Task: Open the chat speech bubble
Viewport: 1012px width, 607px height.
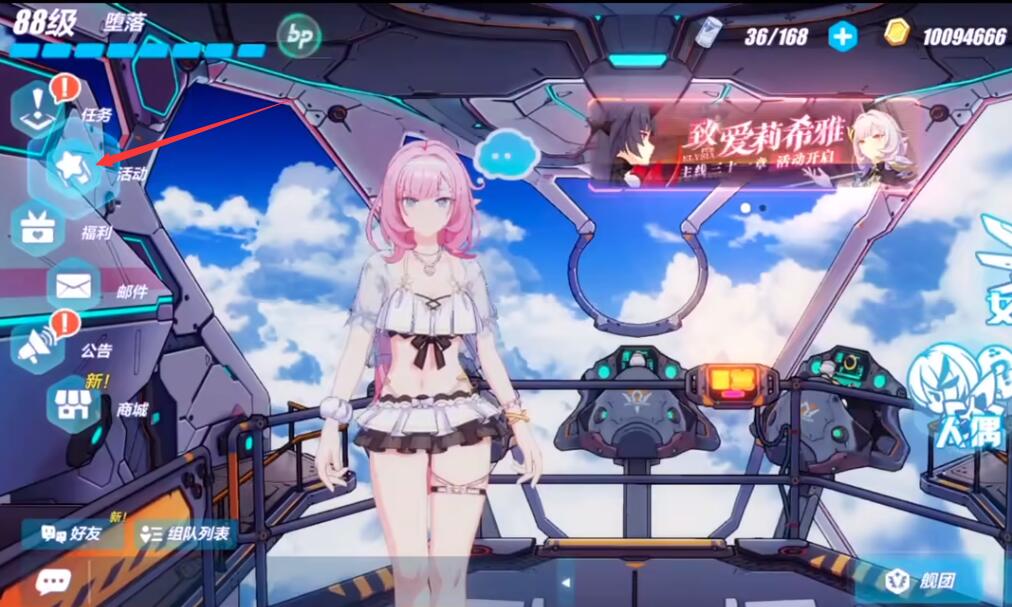Action: tap(53, 583)
